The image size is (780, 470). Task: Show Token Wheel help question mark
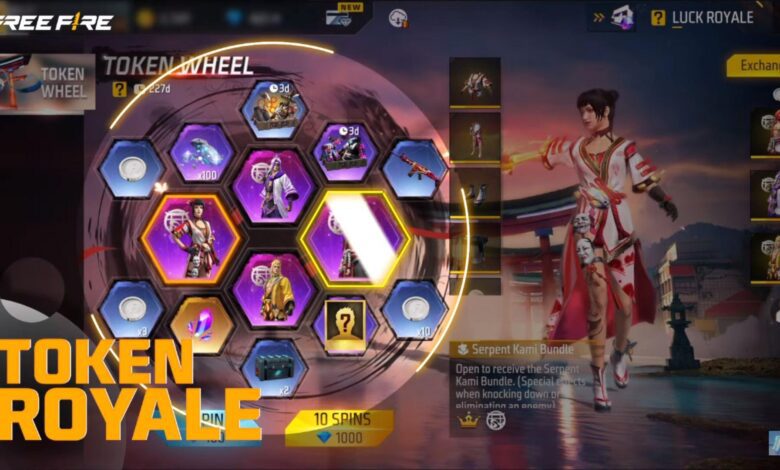[119, 89]
